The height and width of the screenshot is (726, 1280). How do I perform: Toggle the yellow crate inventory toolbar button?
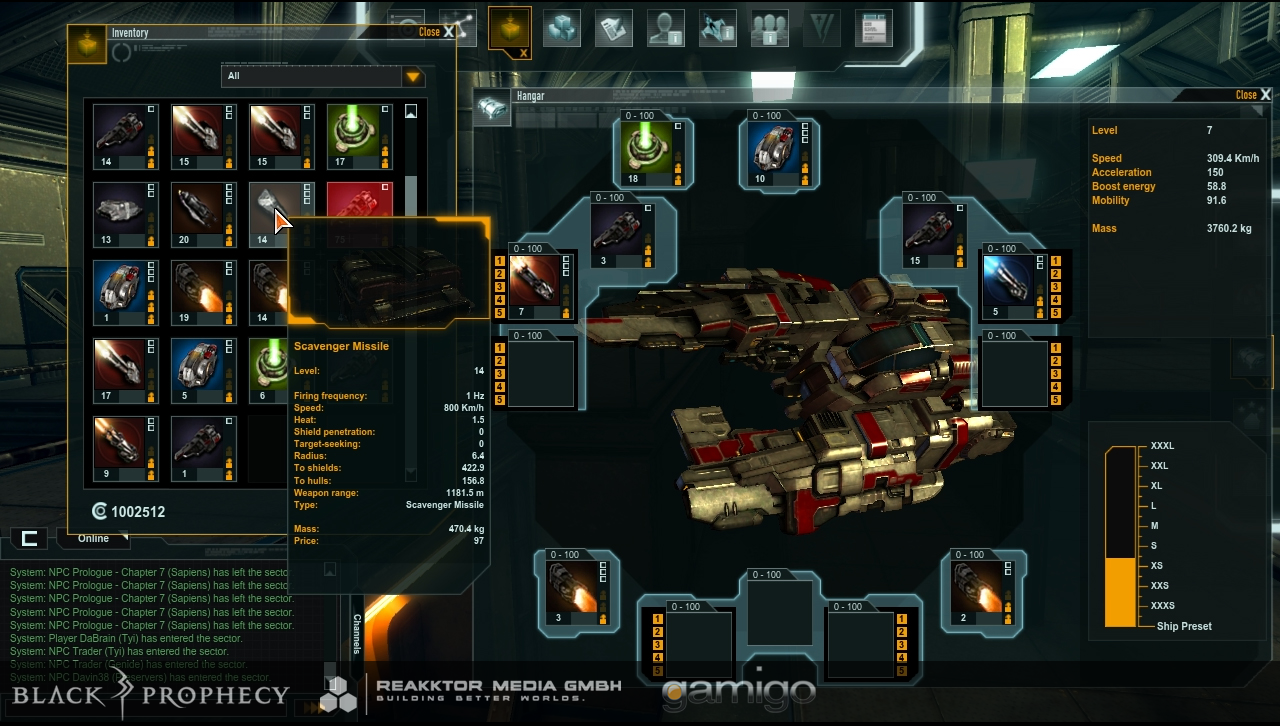coord(509,28)
